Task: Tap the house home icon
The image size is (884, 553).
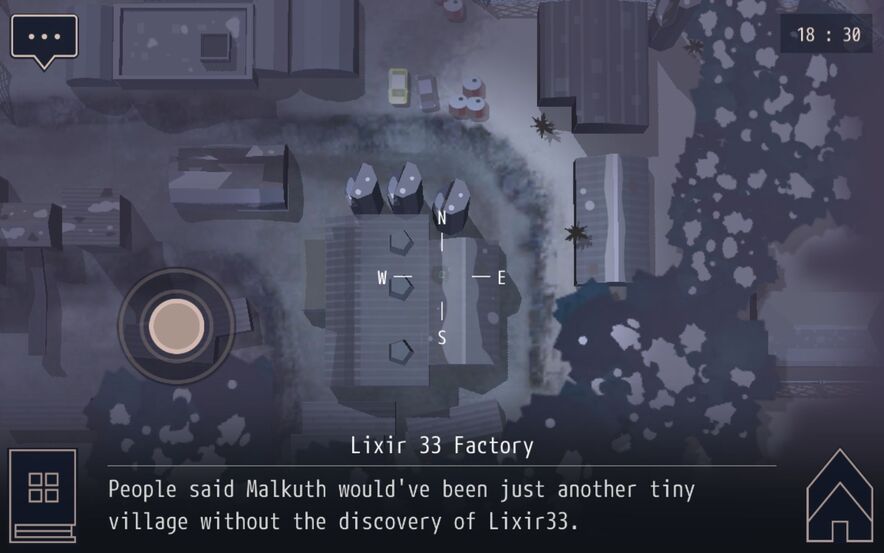Action: point(840,497)
